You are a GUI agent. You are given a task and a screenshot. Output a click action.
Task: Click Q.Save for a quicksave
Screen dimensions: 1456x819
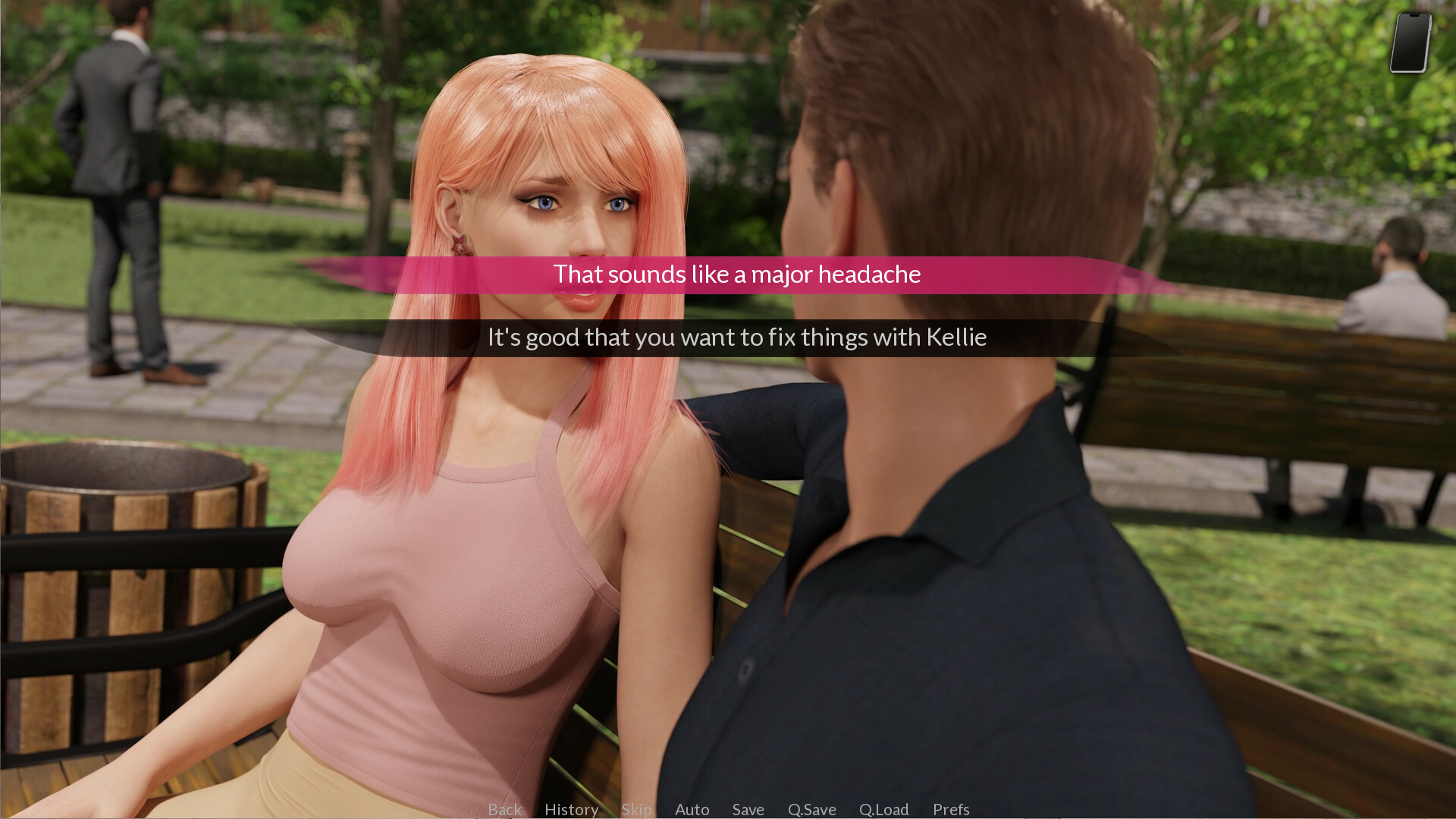(x=811, y=809)
